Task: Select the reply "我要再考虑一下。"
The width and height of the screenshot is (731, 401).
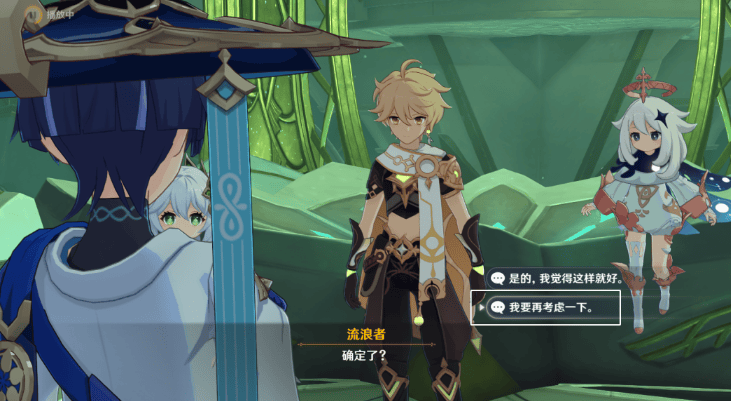Action: tap(550, 307)
